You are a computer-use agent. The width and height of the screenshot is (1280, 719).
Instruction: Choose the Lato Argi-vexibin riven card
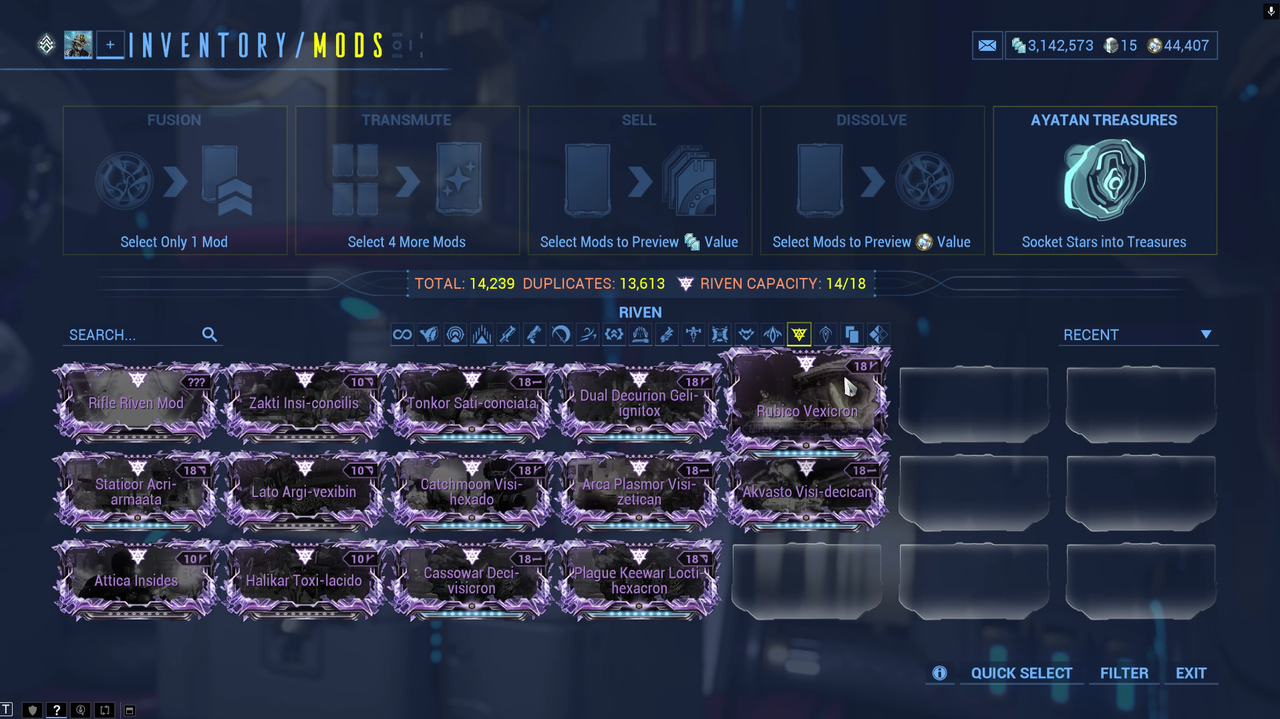(304, 491)
